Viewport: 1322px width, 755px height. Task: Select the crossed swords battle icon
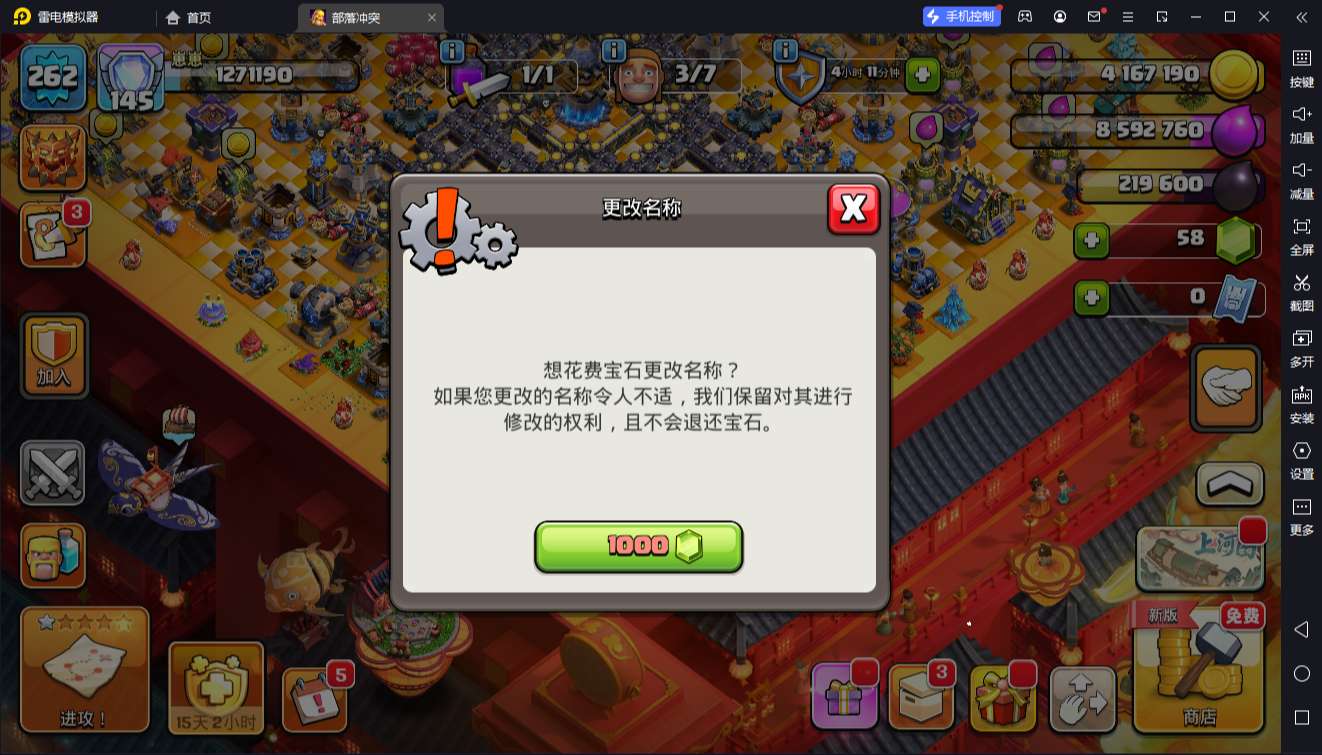(x=52, y=472)
